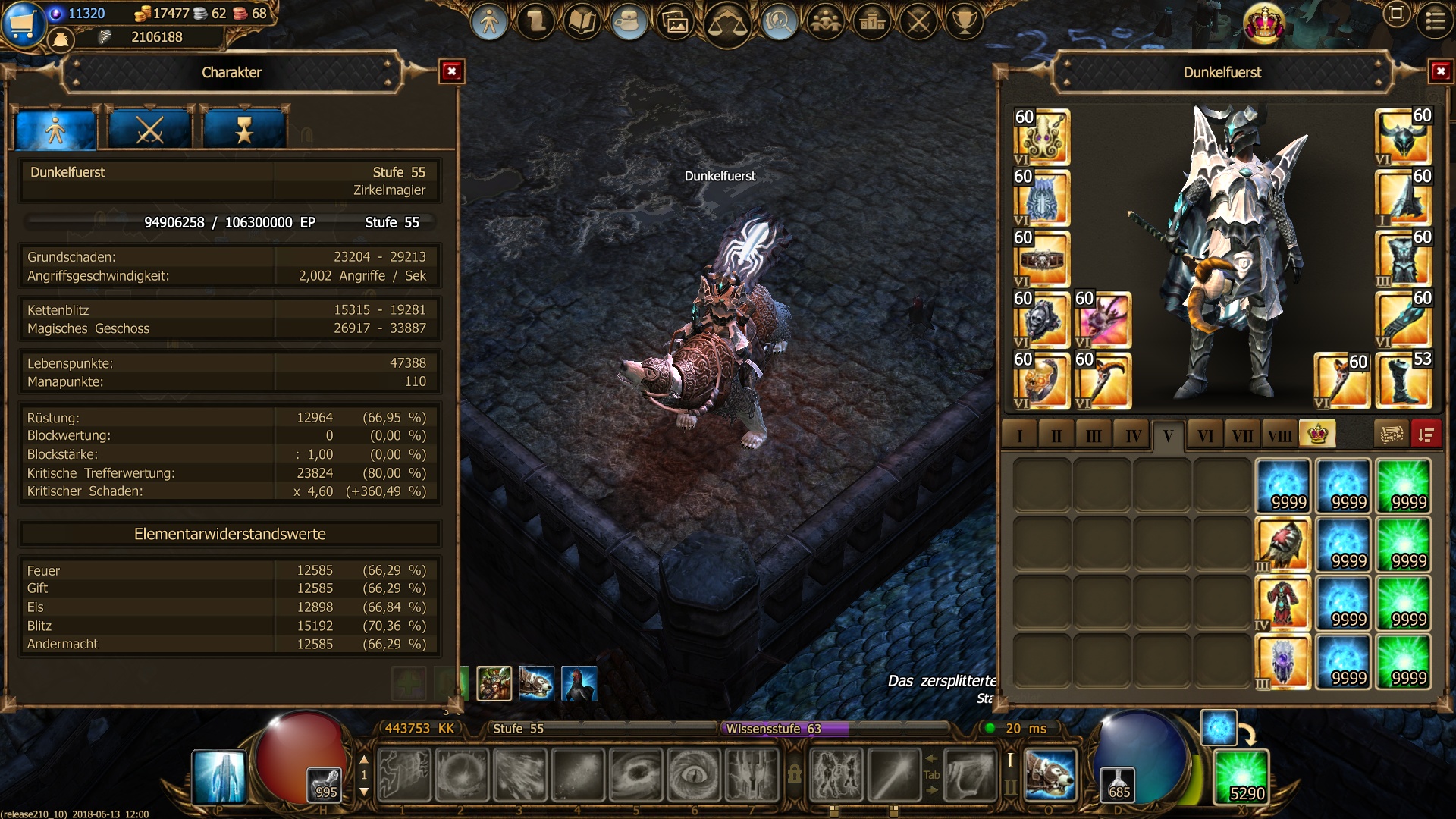Open the trophy achievements menu icon
1456x819 pixels.
click(965, 22)
